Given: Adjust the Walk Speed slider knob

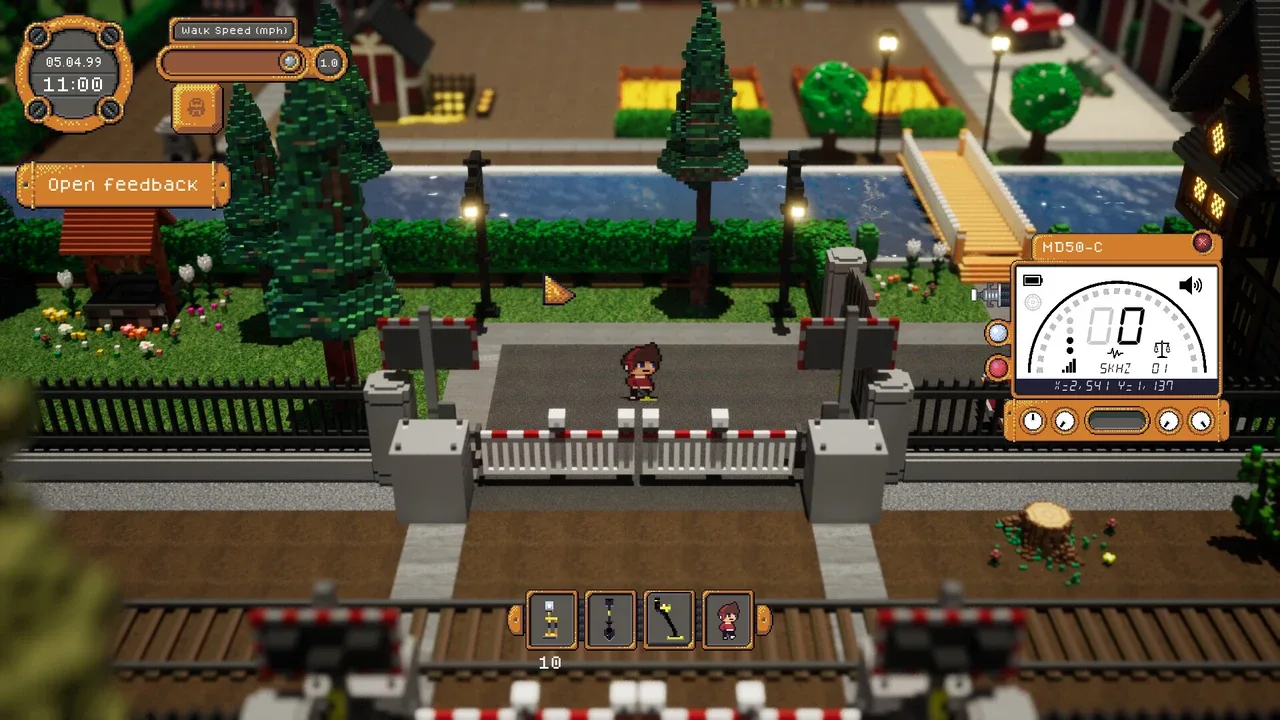Looking at the screenshot, I should (x=290, y=62).
